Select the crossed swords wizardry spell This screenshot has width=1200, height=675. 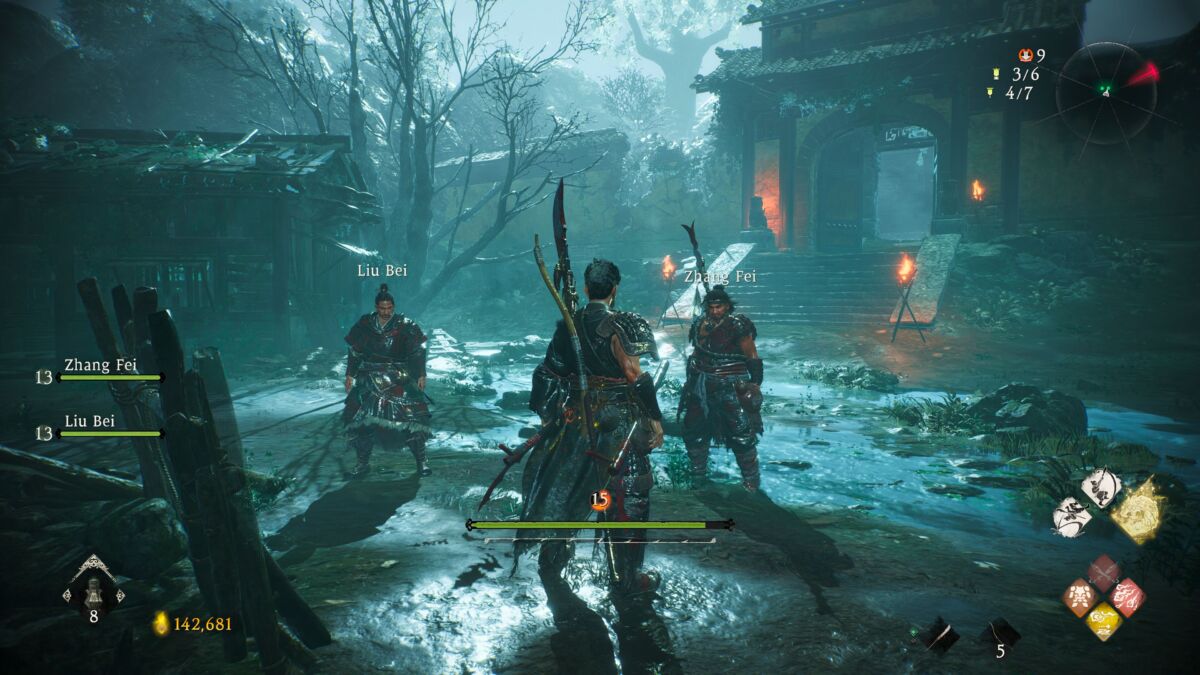(x=1104, y=574)
